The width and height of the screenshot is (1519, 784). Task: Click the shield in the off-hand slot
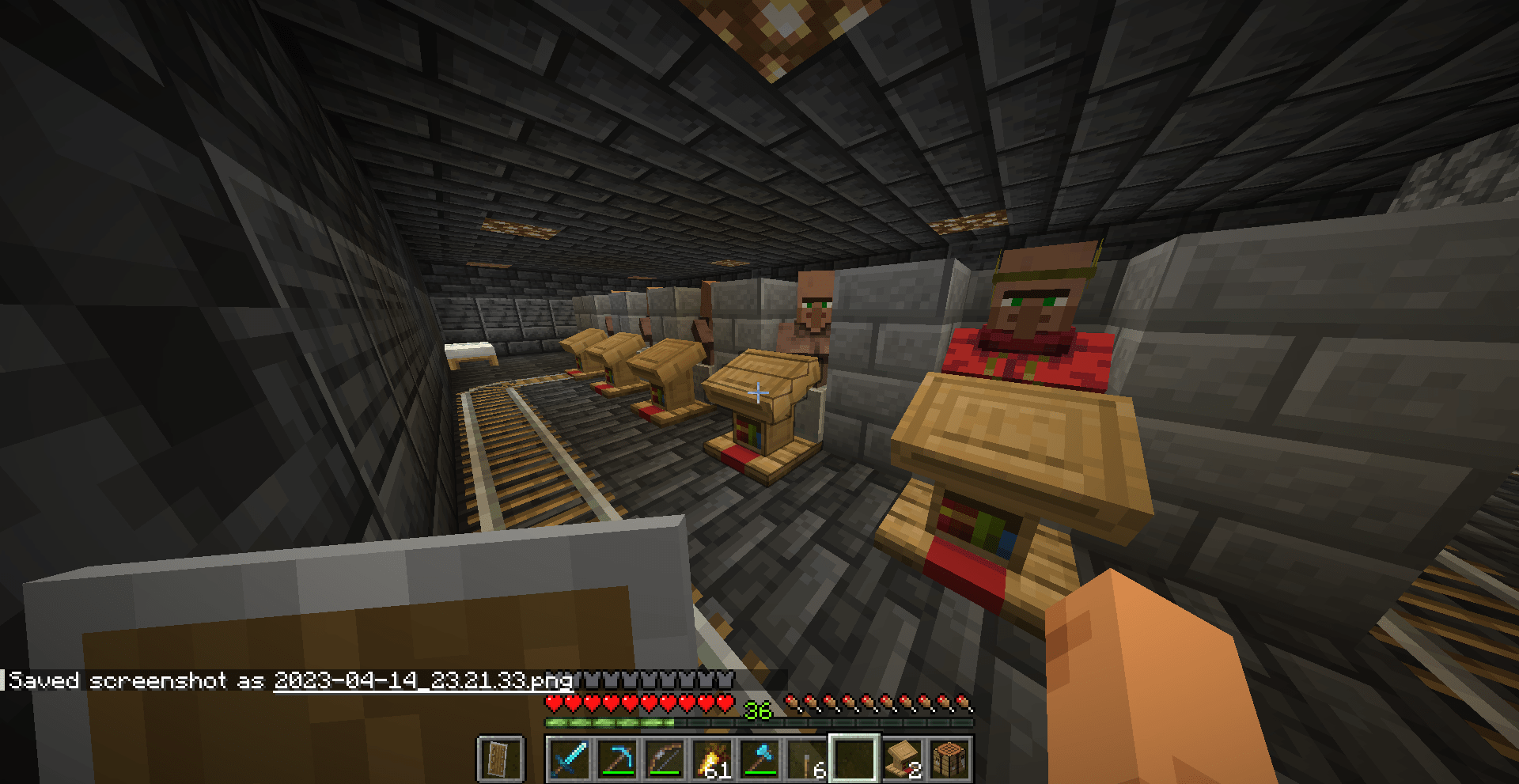[x=502, y=757]
